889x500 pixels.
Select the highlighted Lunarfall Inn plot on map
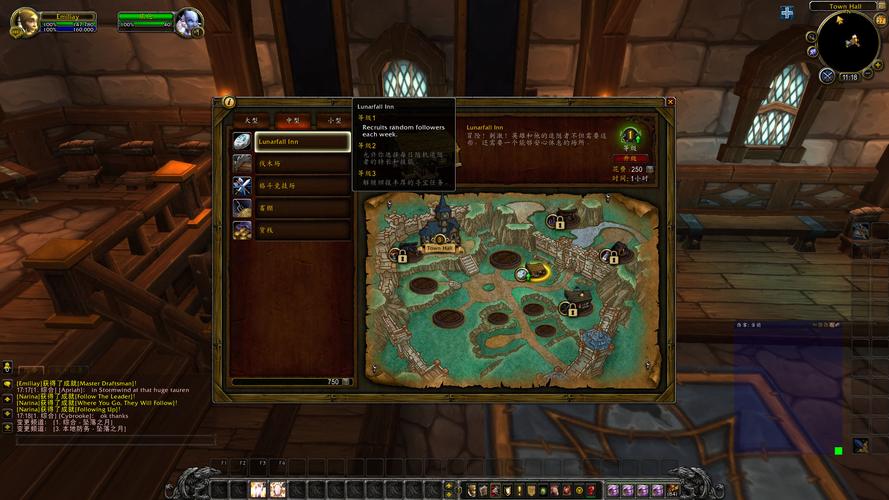coord(538,271)
